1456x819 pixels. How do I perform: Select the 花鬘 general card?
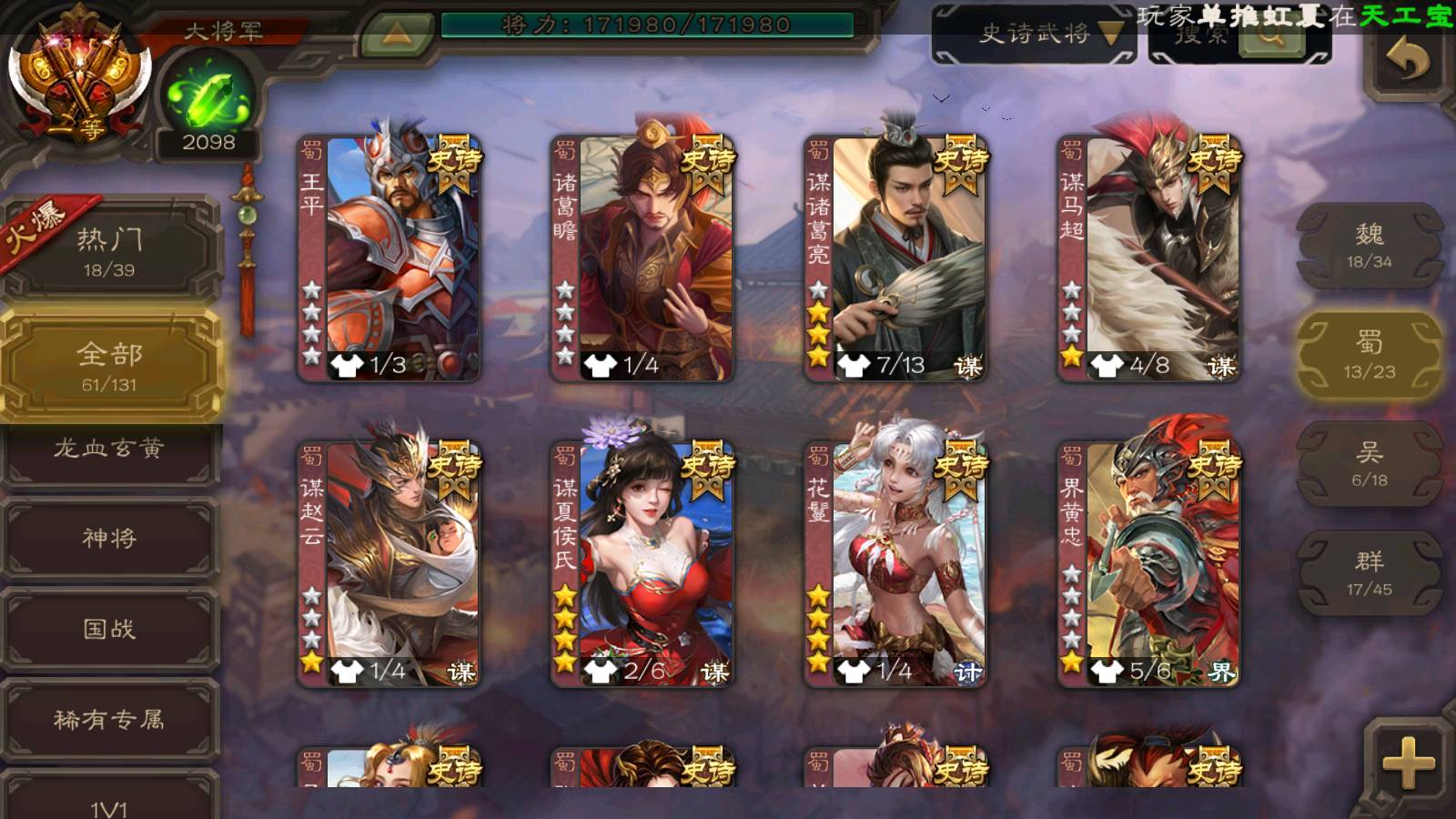click(x=895, y=564)
